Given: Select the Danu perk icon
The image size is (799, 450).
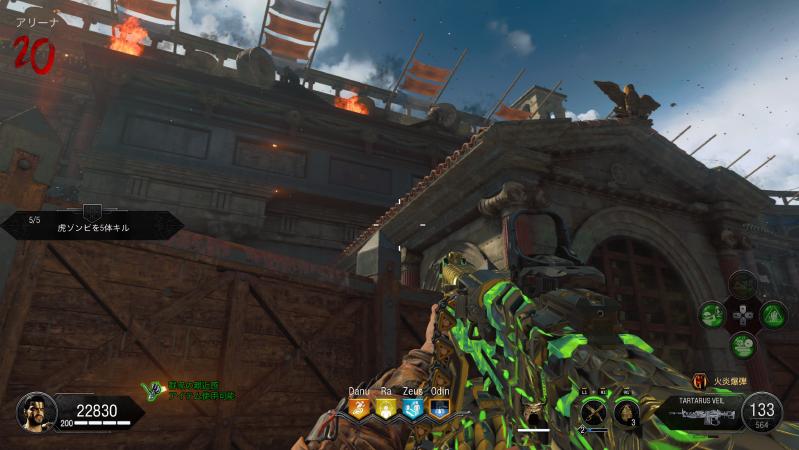Looking at the screenshot, I should click(359, 408).
